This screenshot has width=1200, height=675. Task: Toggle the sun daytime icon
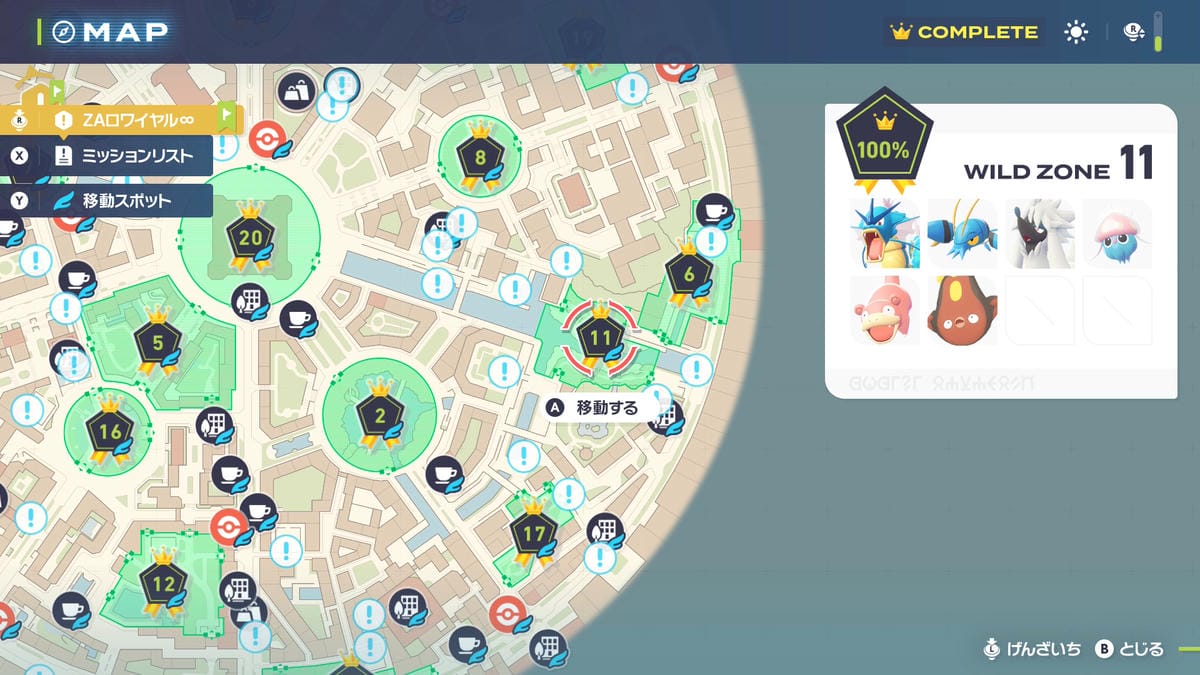point(1076,32)
